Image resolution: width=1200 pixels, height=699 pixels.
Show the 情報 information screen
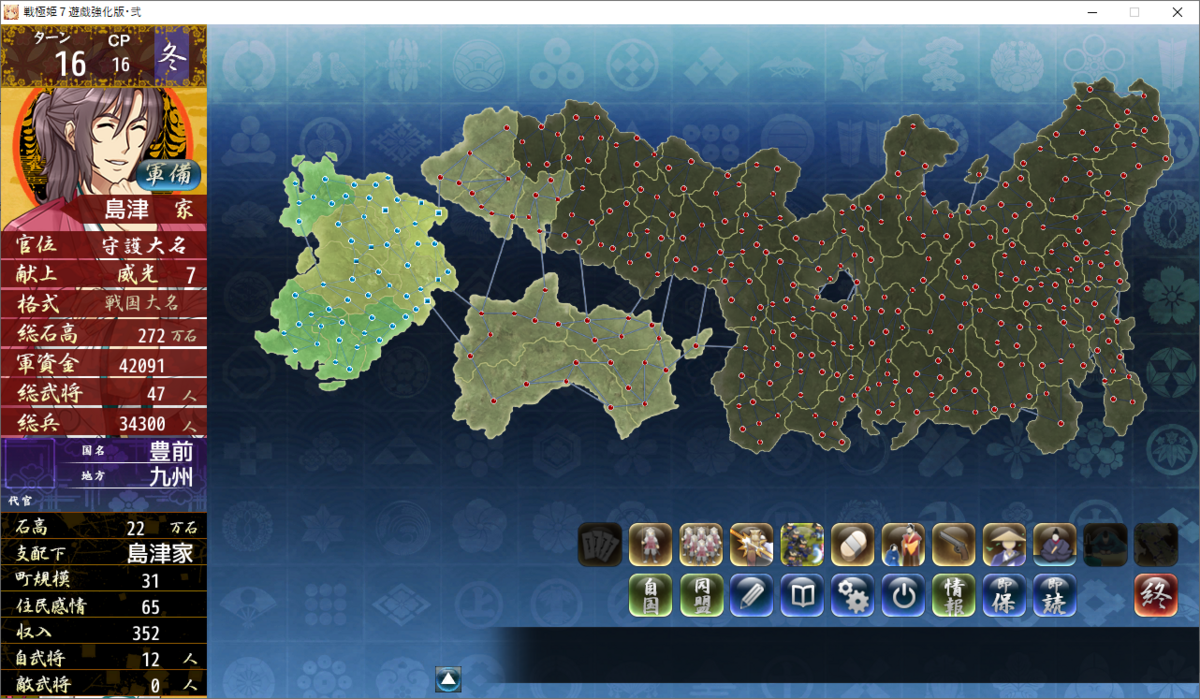(954, 595)
